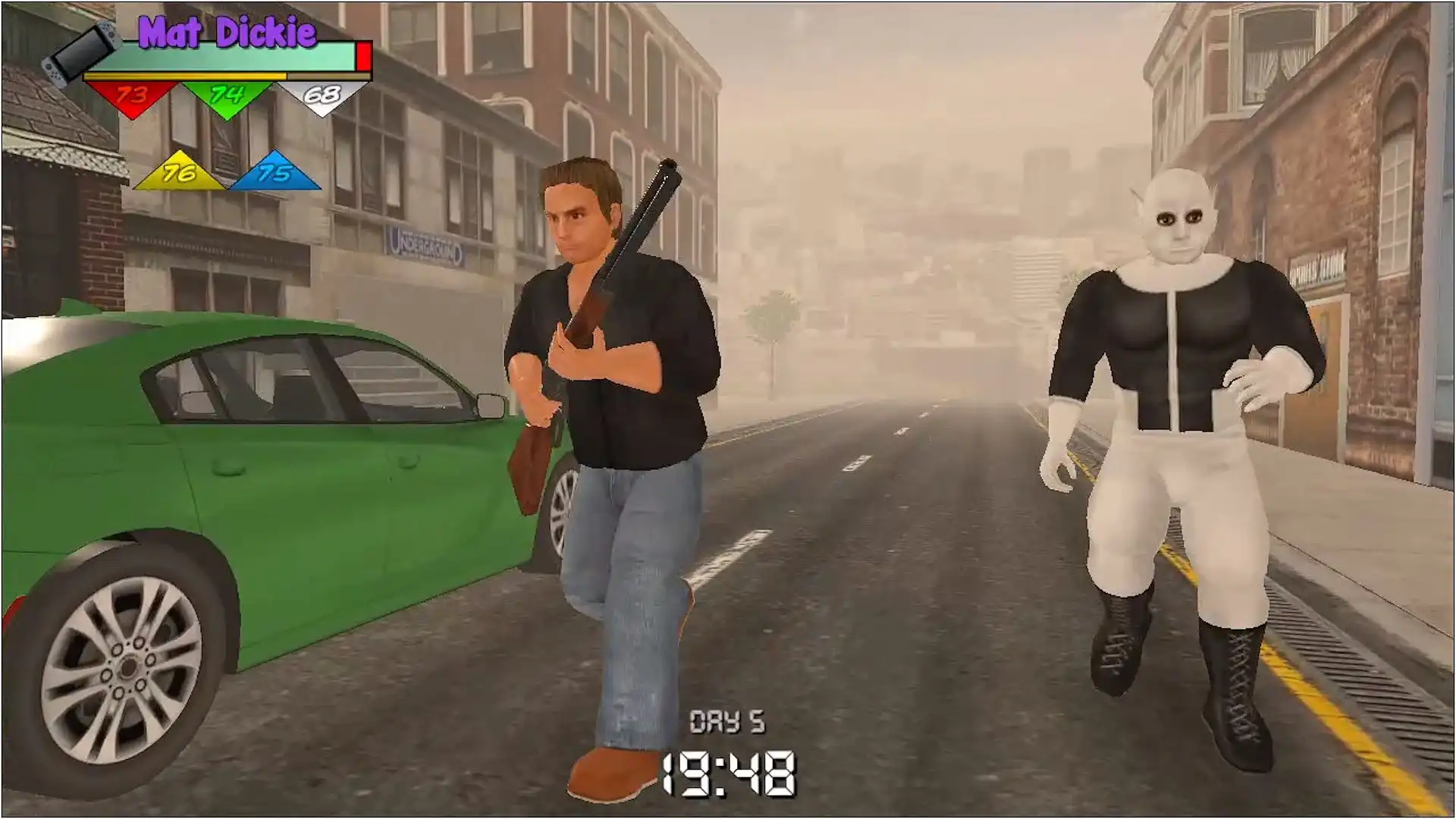
Task: Click the yellow stamina bar
Action: (x=188, y=76)
